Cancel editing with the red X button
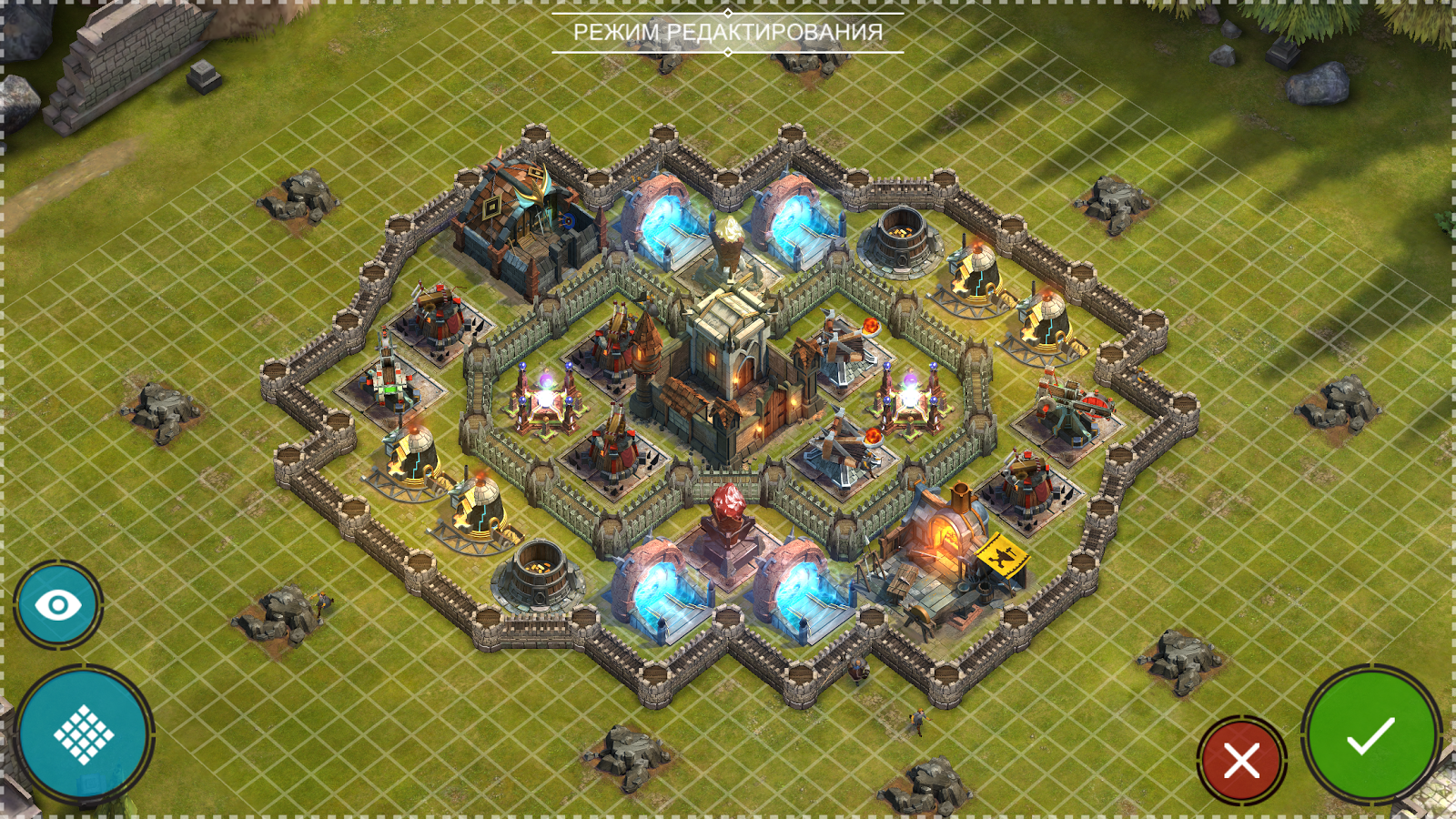The height and width of the screenshot is (819, 1456). tap(1241, 760)
